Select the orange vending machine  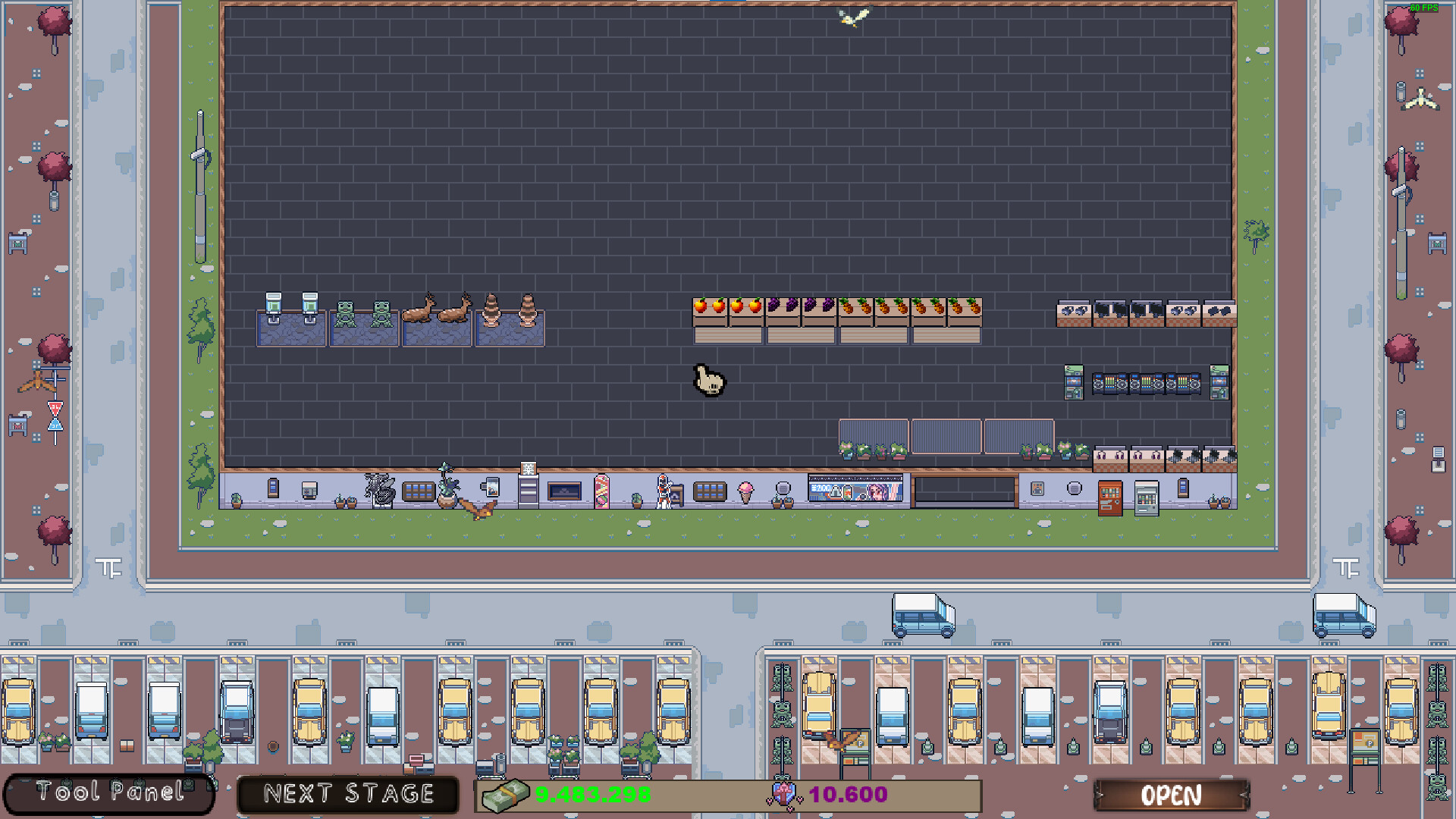point(1110,499)
